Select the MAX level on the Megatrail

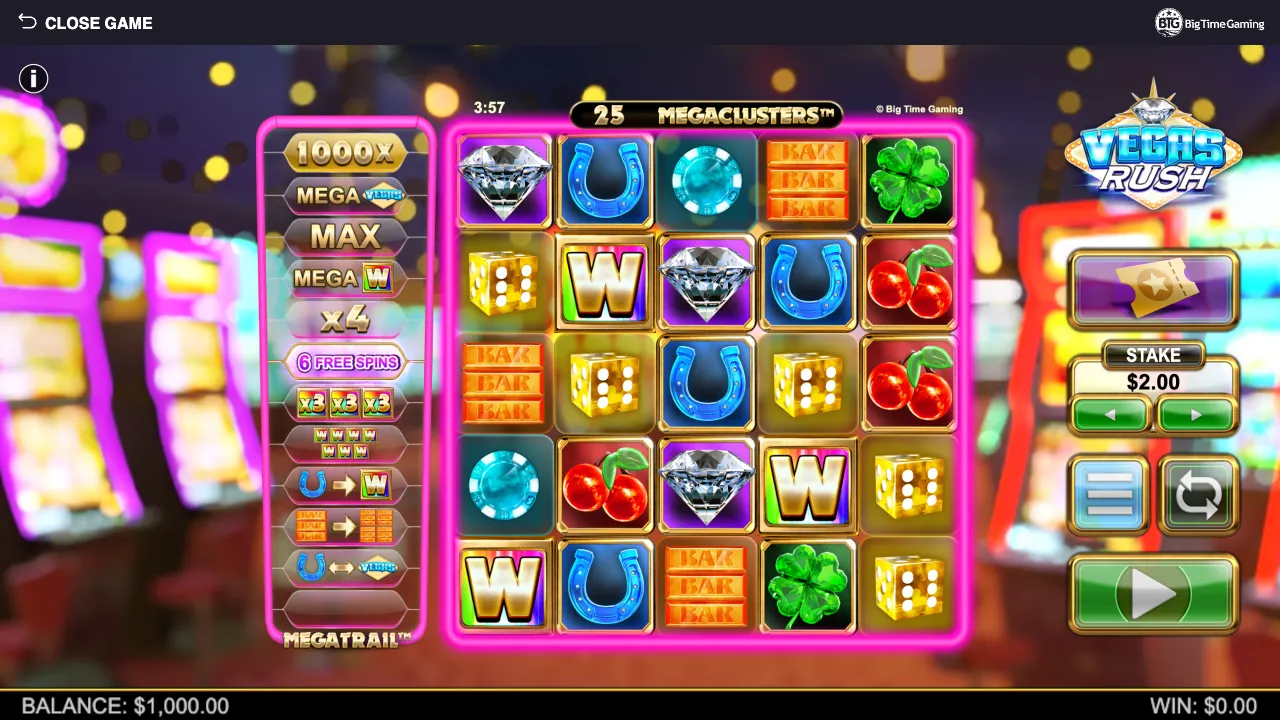tap(345, 236)
